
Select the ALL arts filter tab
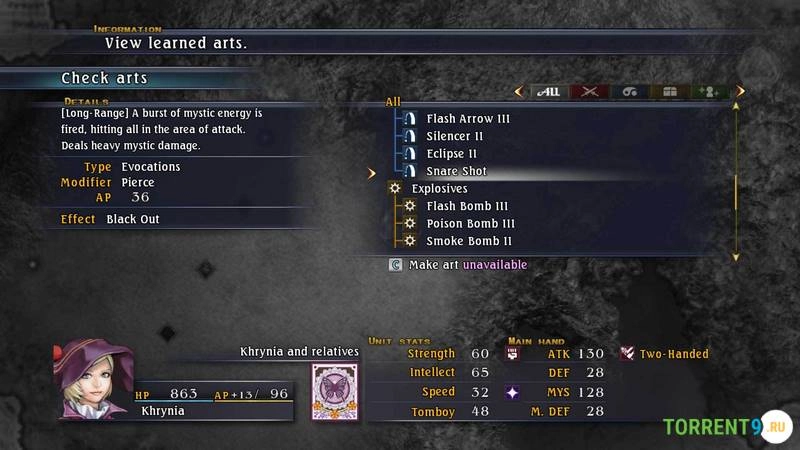click(x=548, y=92)
